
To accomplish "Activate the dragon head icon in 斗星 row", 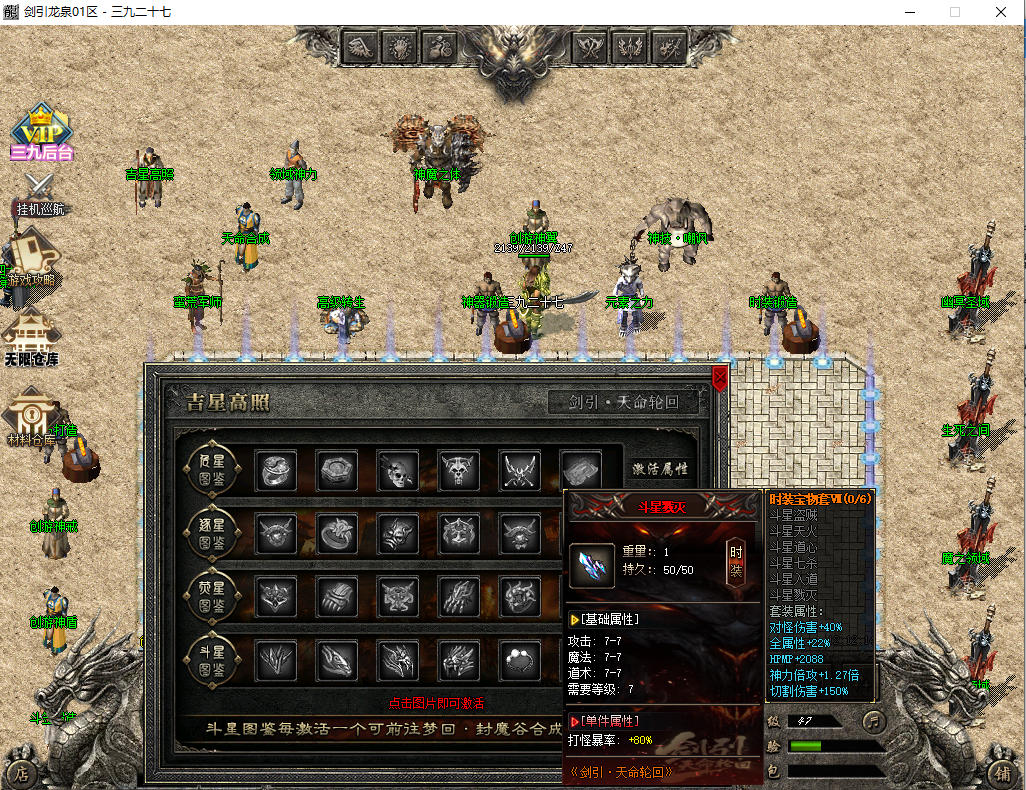I will 337,660.
